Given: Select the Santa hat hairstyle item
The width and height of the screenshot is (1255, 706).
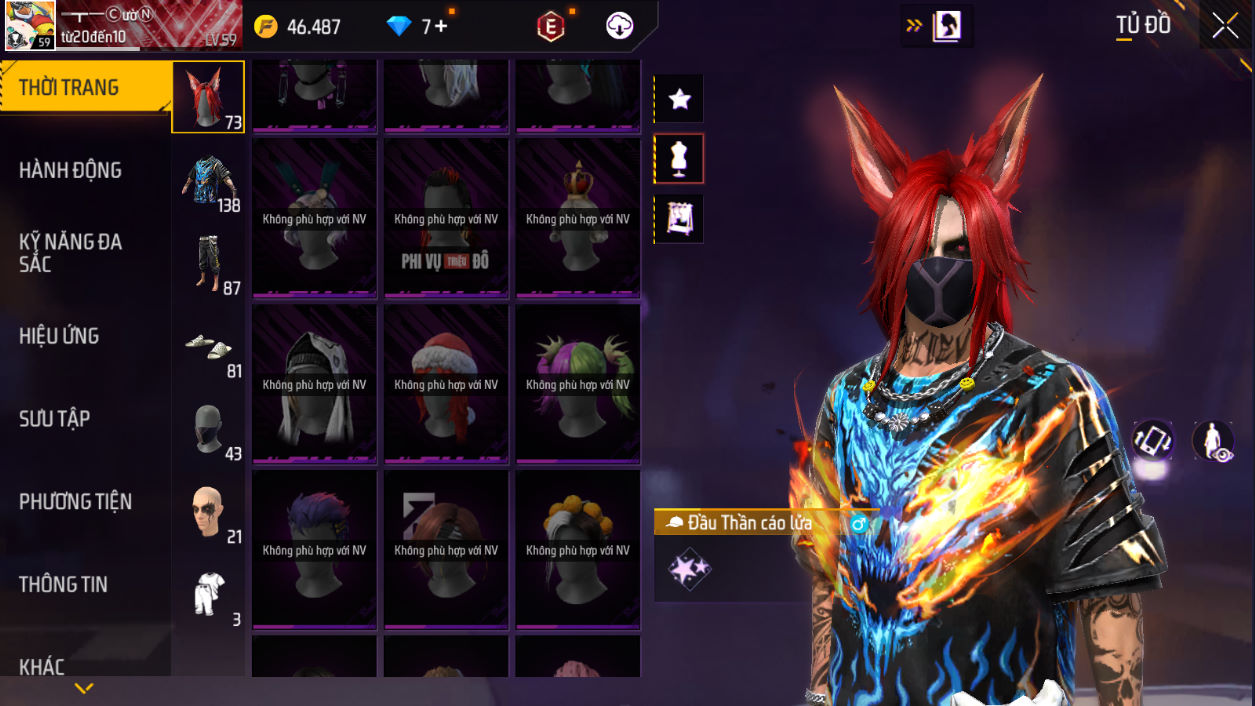Looking at the screenshot, I should (x=446, y=384).
